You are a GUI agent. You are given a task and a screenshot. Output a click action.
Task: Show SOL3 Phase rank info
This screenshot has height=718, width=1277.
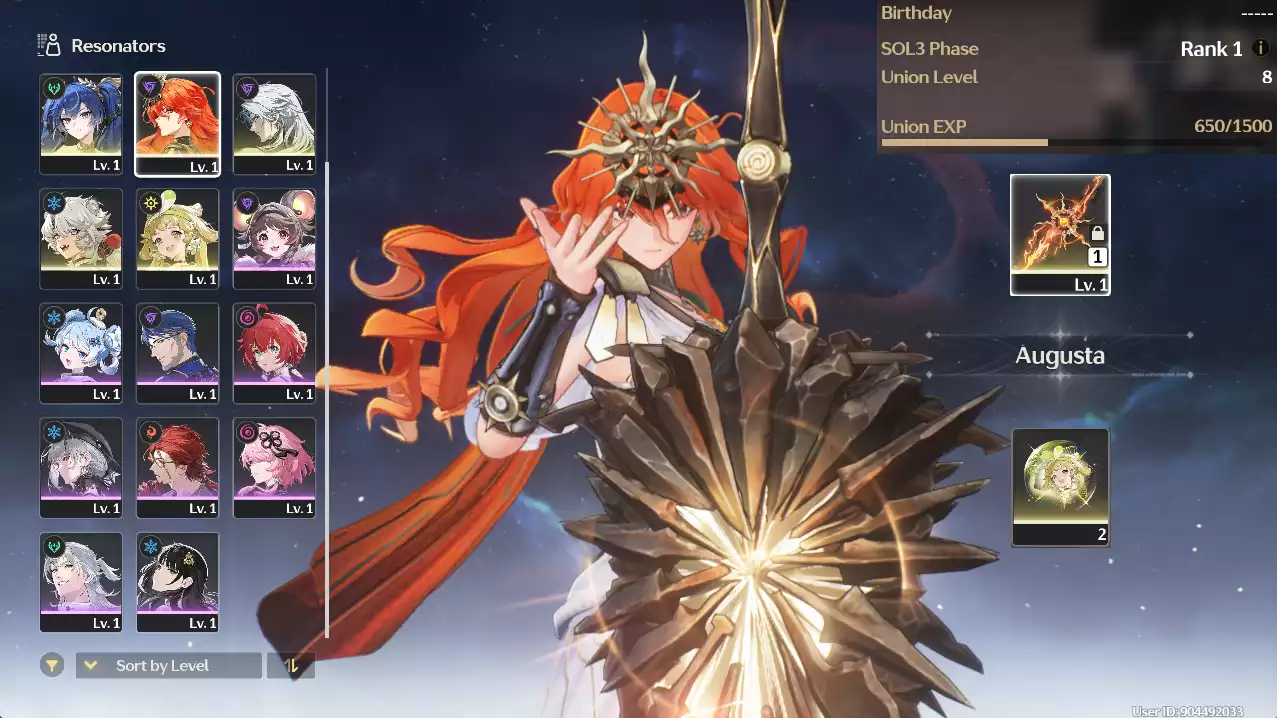pos(1260,48)
